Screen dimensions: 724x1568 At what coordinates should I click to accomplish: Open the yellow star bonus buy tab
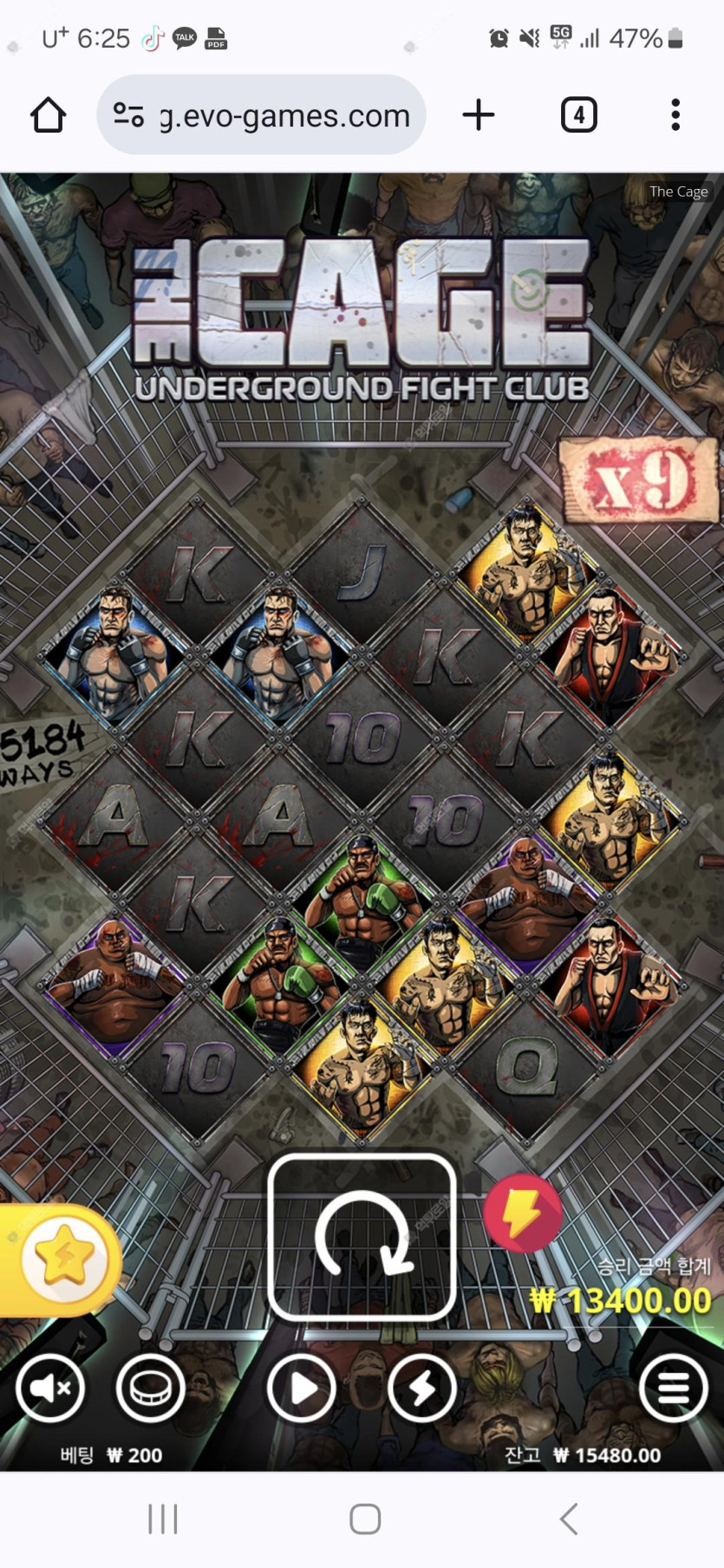point(62,1259)
